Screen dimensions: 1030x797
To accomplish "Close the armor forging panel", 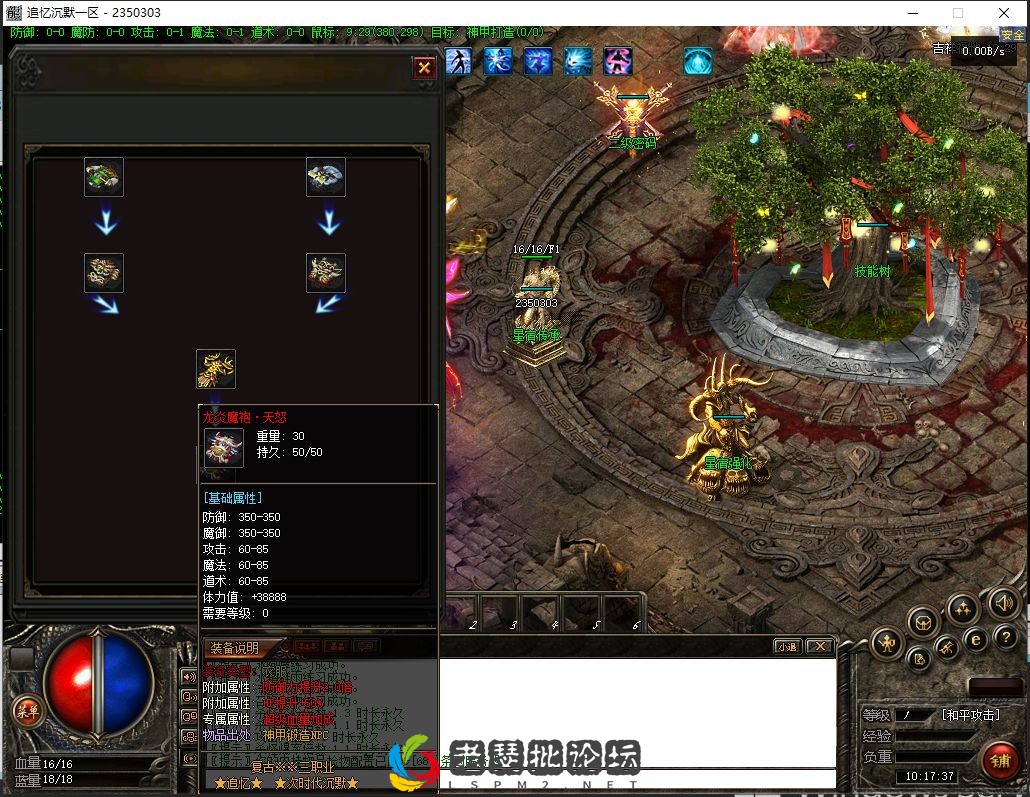I will point(424,68).
